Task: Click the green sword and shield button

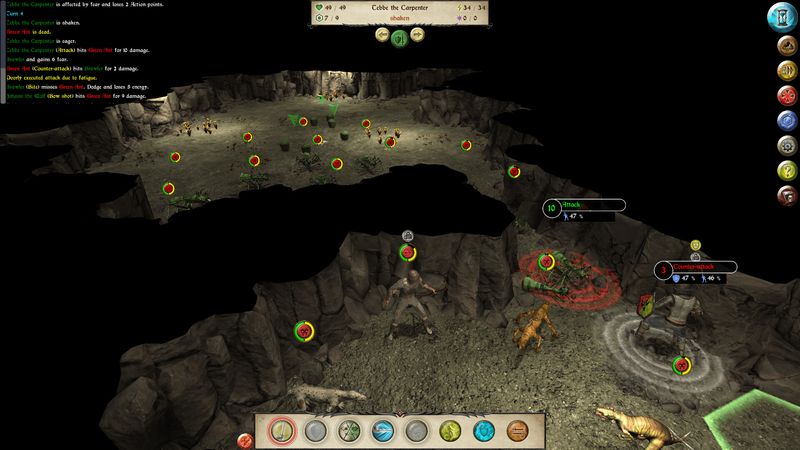Action: pos(400,37)
